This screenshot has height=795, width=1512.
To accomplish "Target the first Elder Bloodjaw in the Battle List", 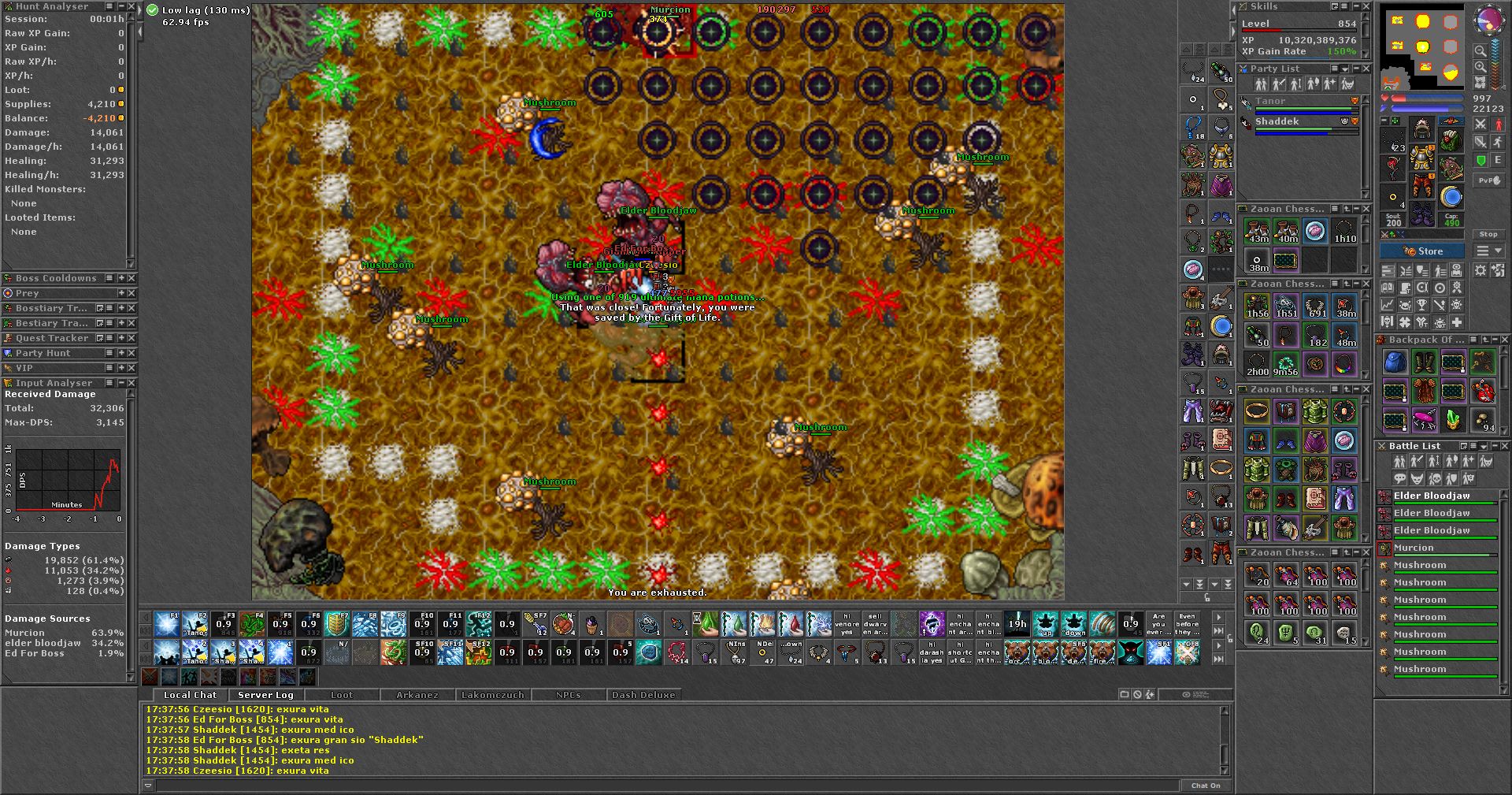I will 1431,496.
